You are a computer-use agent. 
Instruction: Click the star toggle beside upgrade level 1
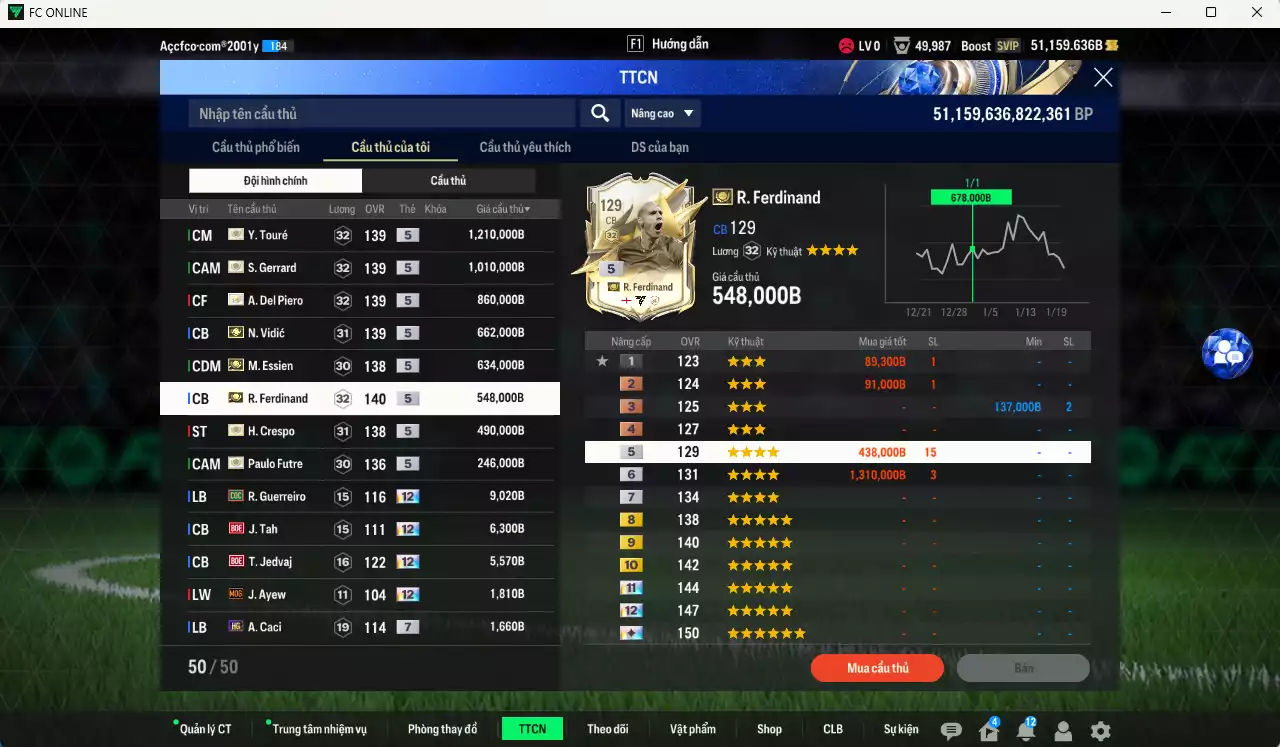tap(602, 361)
